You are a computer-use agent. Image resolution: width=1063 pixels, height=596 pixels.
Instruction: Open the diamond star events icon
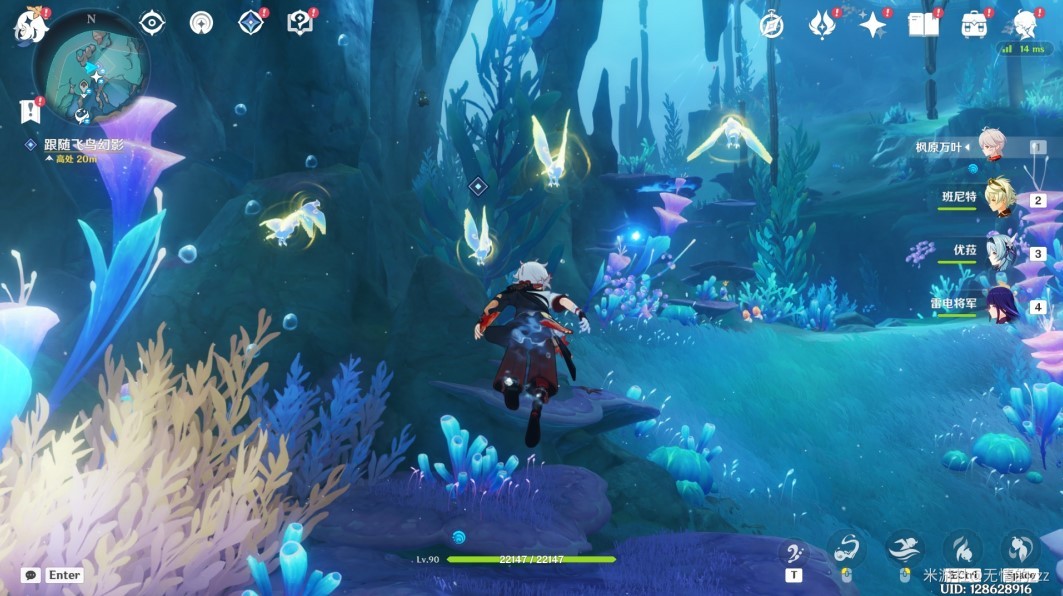click(x=251, y=23)
